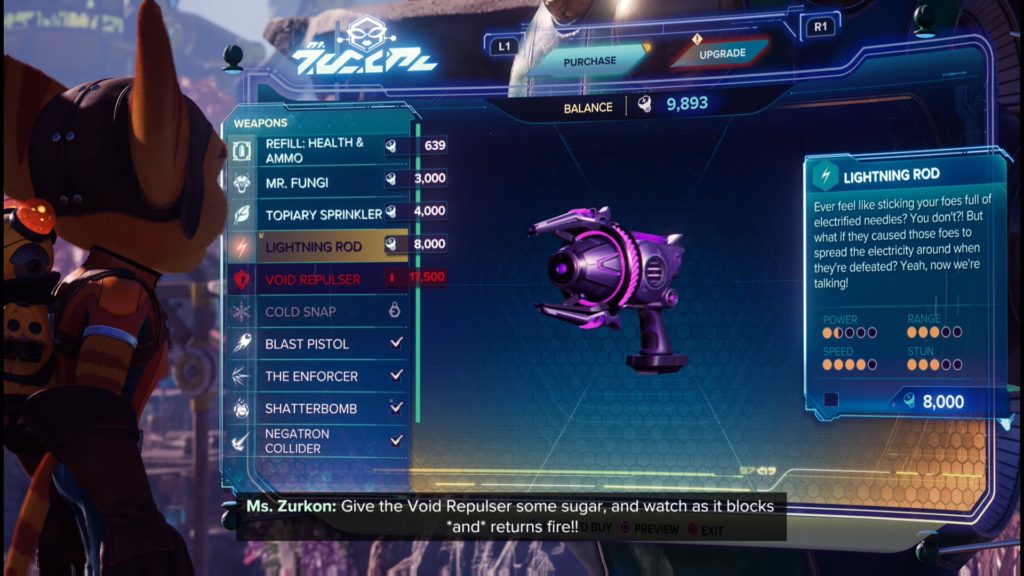This screenshot has width=1024, height=576.
Task: Select the Lightning Rod weapon row
Action: (x=318, y=246)
